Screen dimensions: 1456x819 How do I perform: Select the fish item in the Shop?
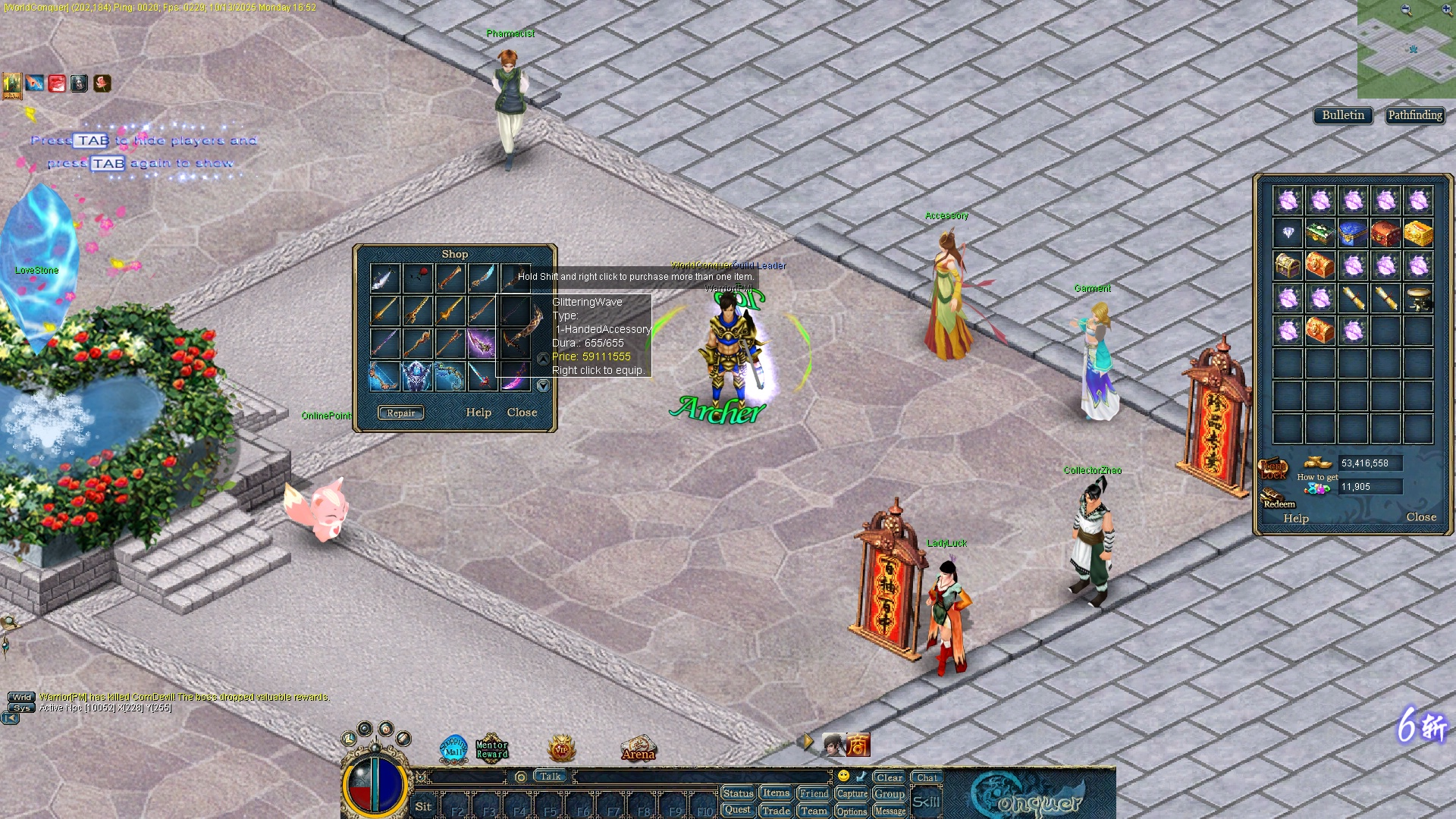(x=384, y=278)
